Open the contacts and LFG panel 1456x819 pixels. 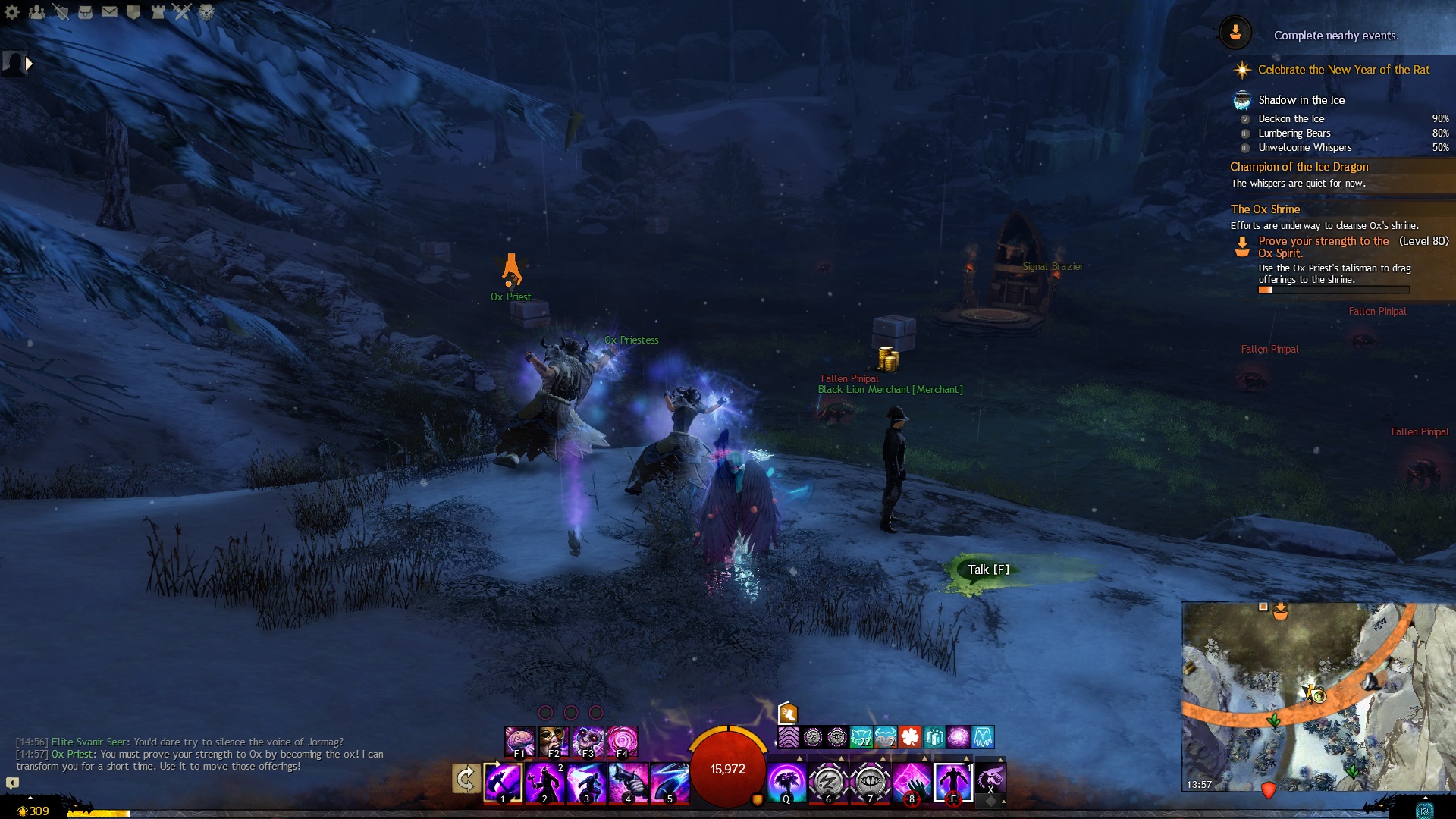[36, 12]
